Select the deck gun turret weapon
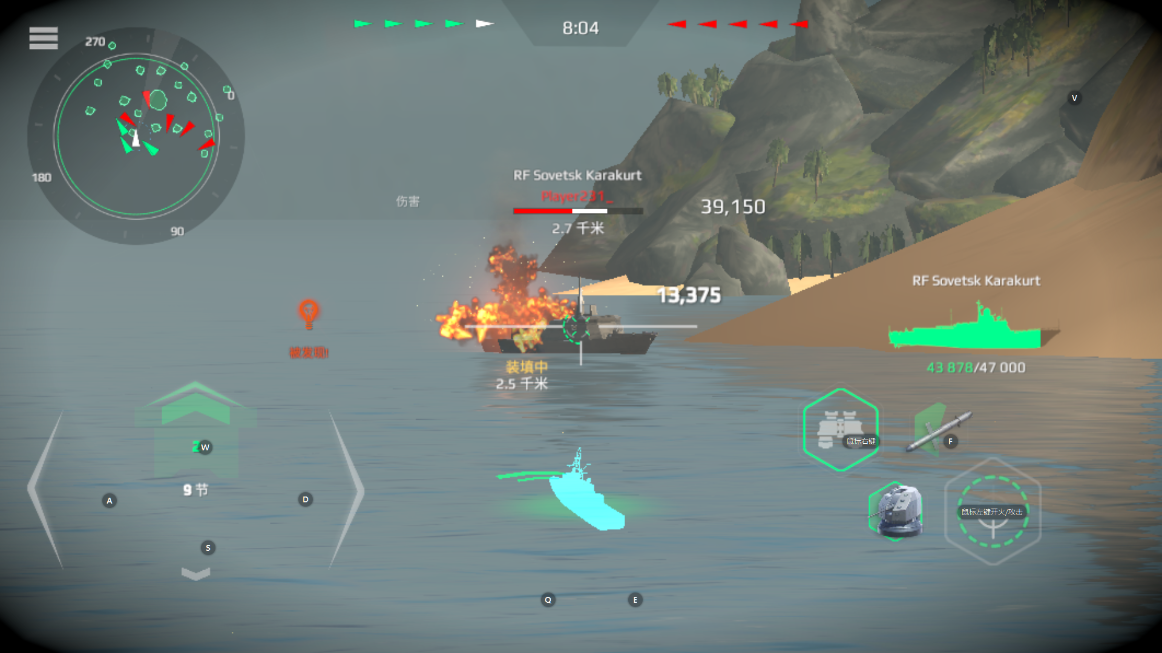 point(896,509)
